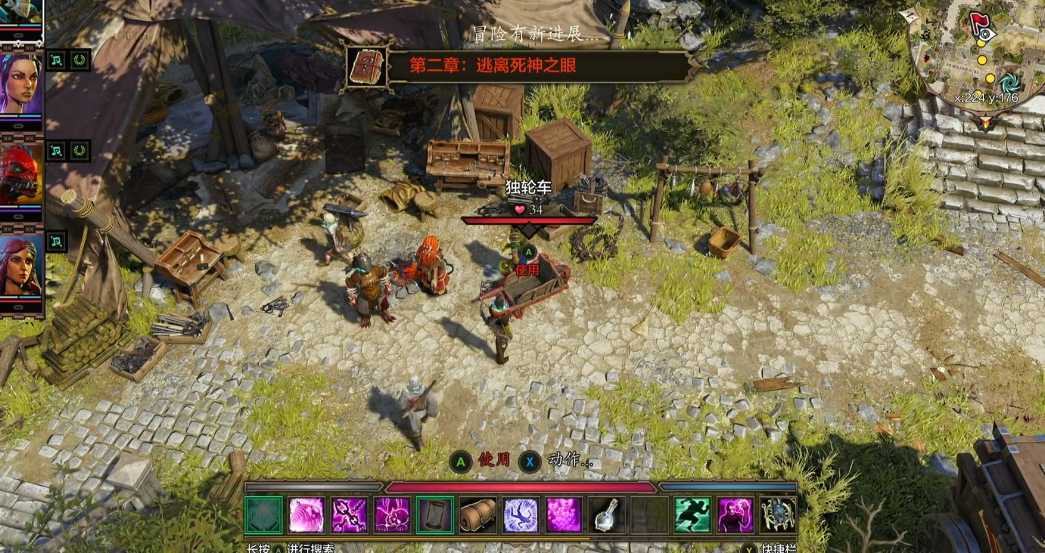Click the chapter two quest notification banner

click(x=520, y=67)
